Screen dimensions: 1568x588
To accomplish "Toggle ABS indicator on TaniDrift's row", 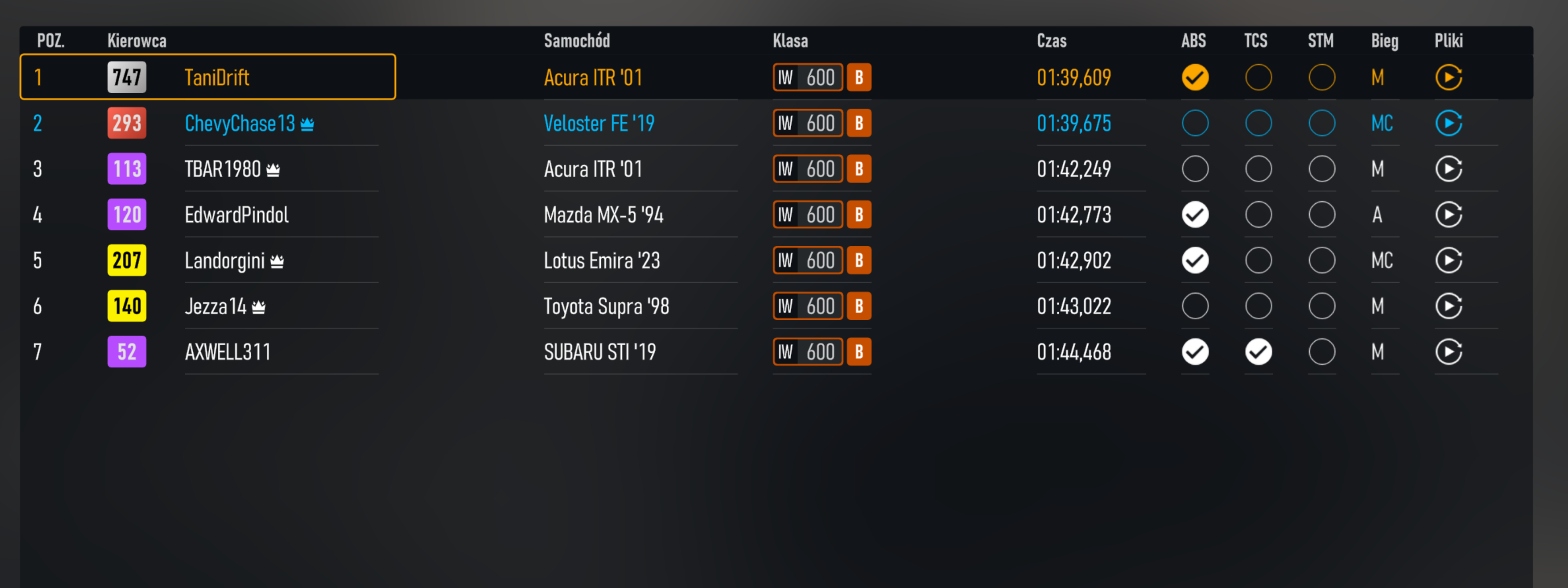I will 1195,77.
